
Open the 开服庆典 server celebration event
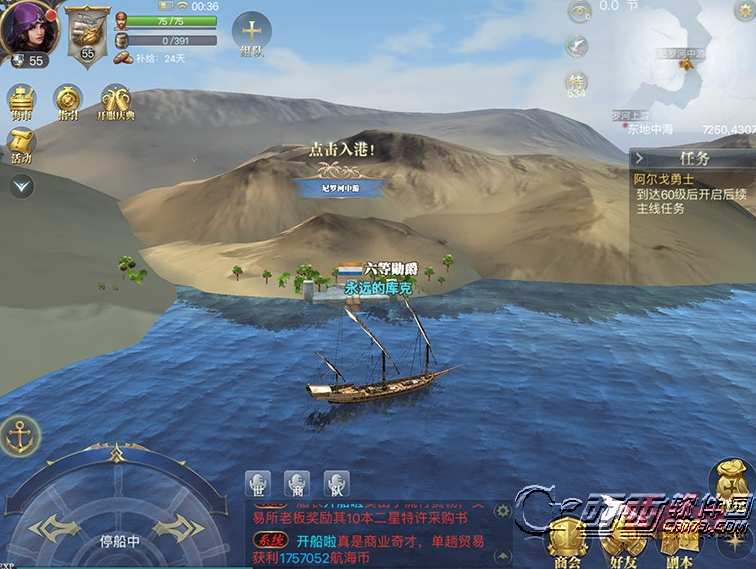click(116, 104)
